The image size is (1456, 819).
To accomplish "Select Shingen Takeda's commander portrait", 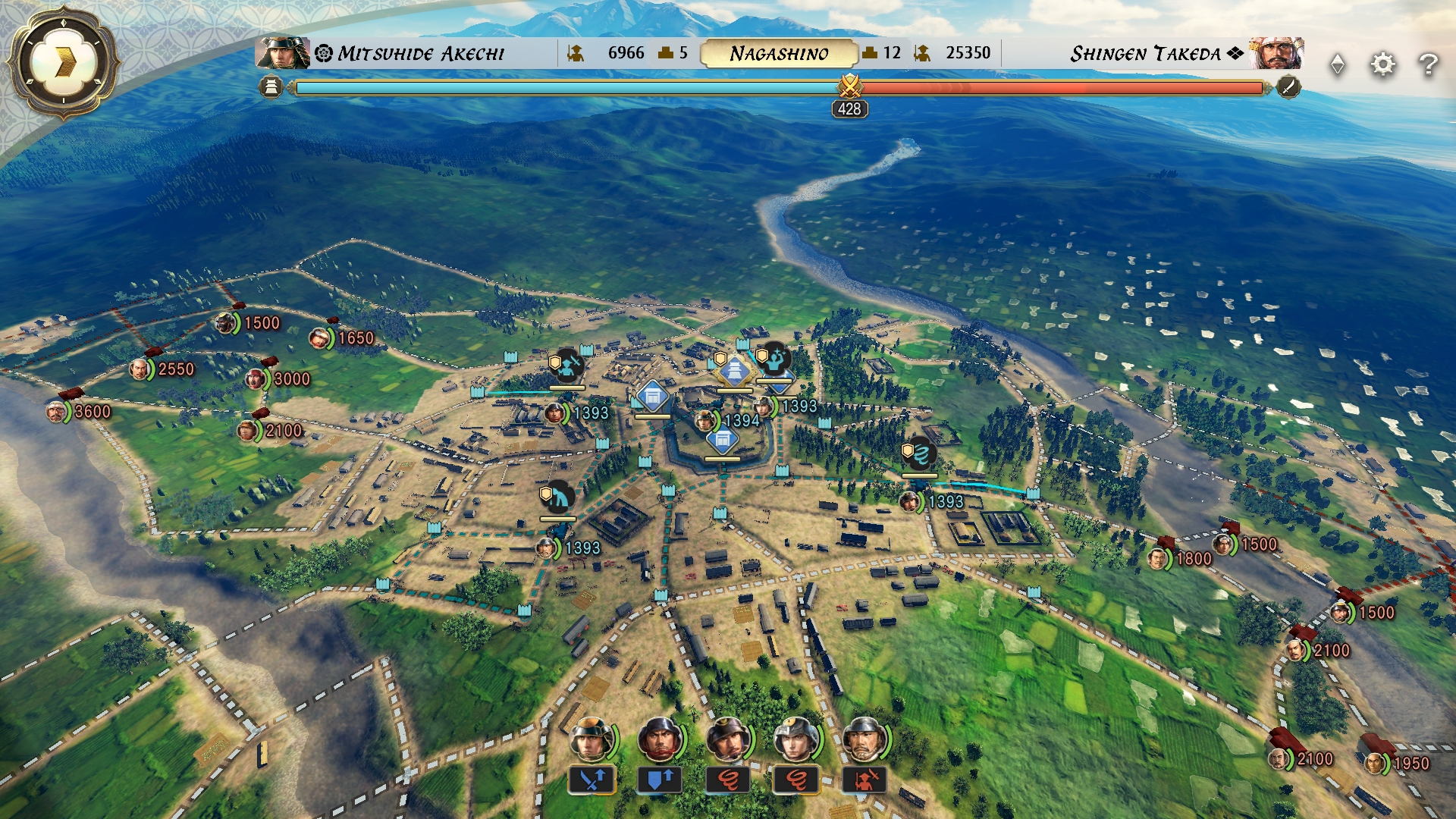I will point(1276,53).
